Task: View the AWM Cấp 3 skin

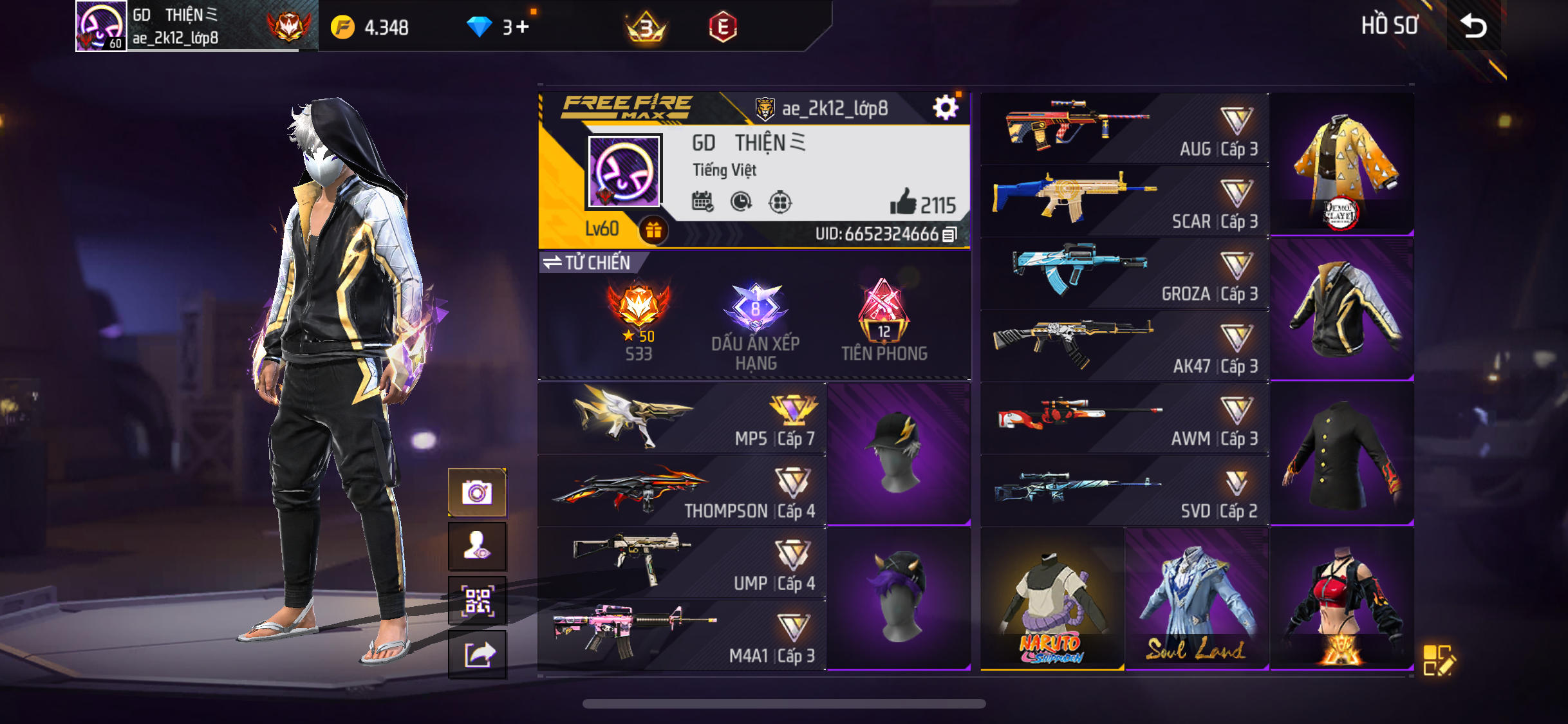Action: [x=1124, y=418]
